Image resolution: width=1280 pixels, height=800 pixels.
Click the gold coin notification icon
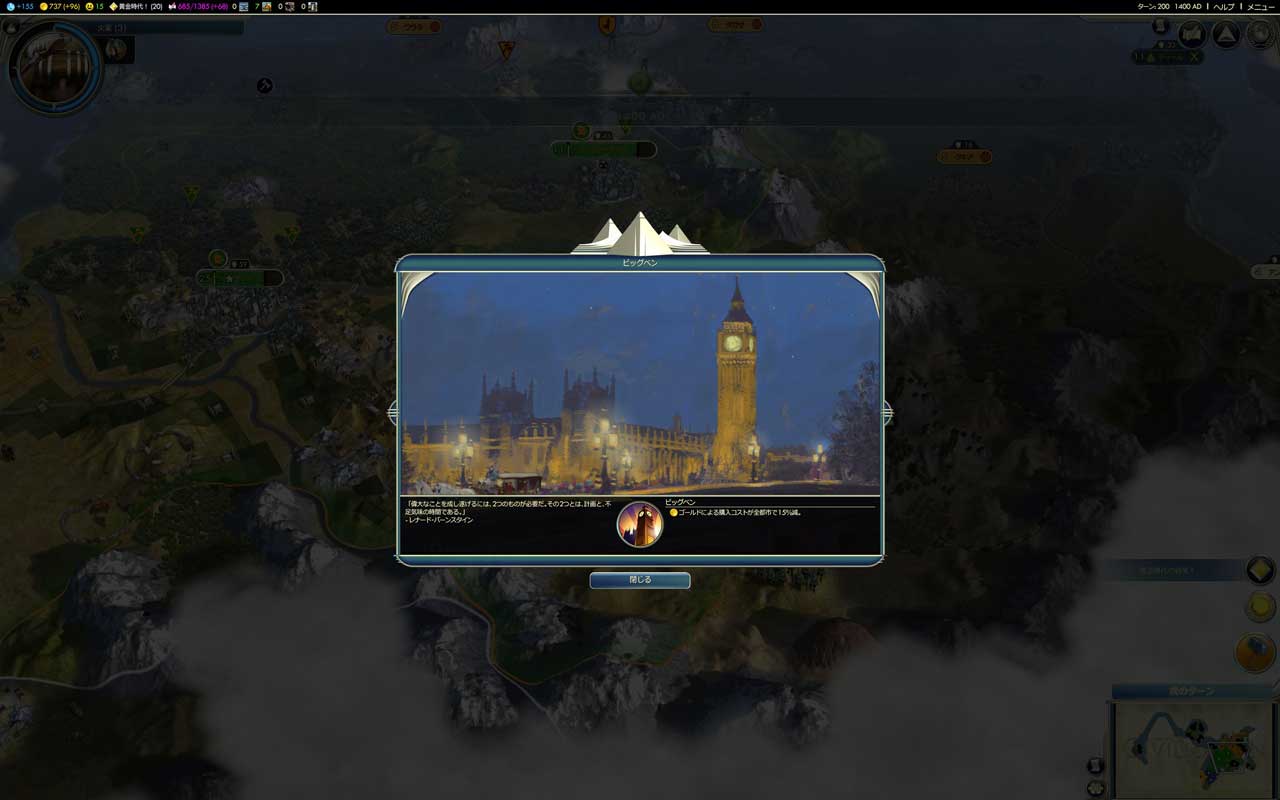coord(1260,607)
